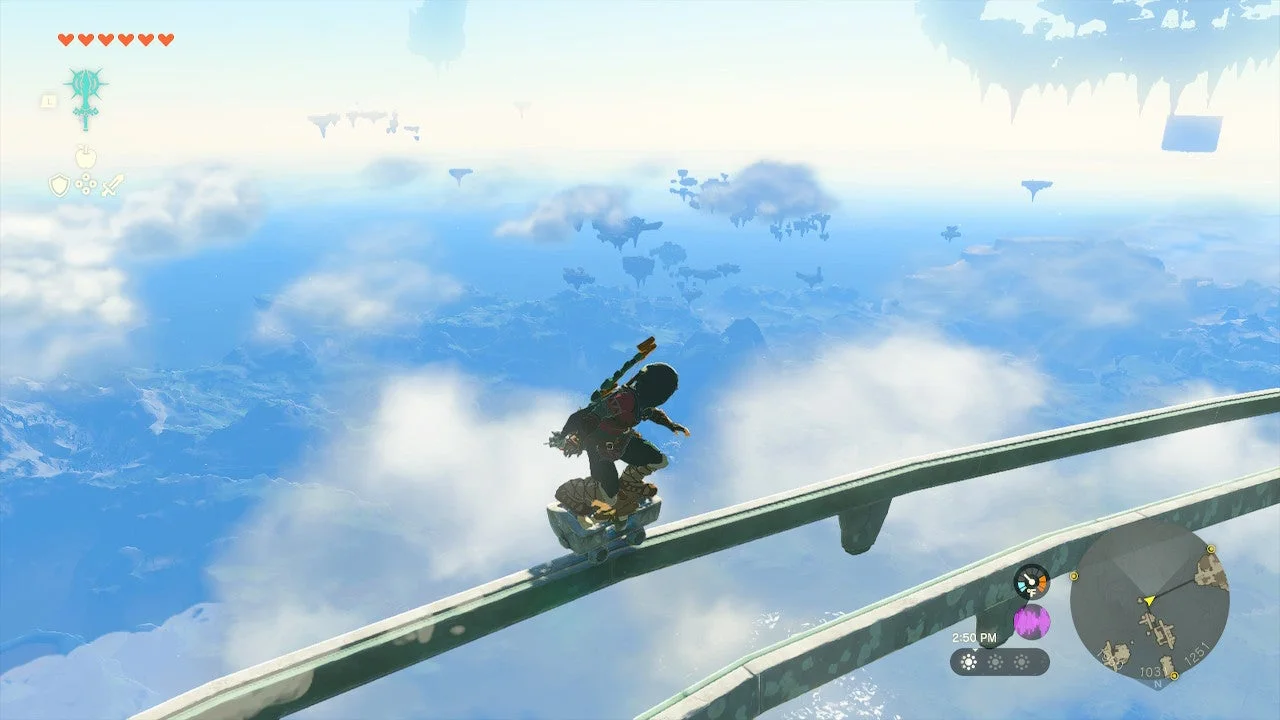Open the d-pad quick-select icon
Screen dimensions: 1280x720
coord(85,184)
